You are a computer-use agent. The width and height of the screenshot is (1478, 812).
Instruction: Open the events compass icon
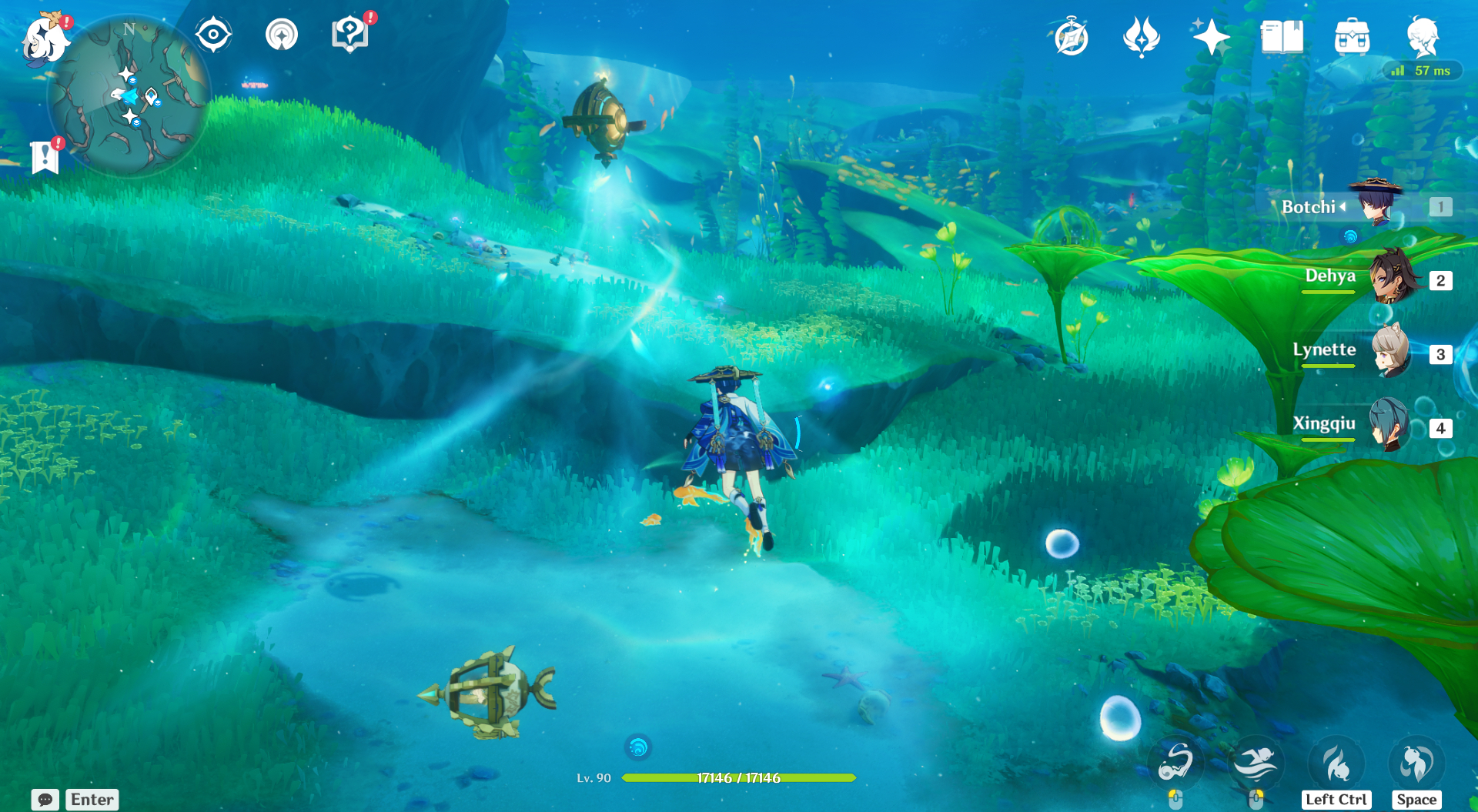1072,37
